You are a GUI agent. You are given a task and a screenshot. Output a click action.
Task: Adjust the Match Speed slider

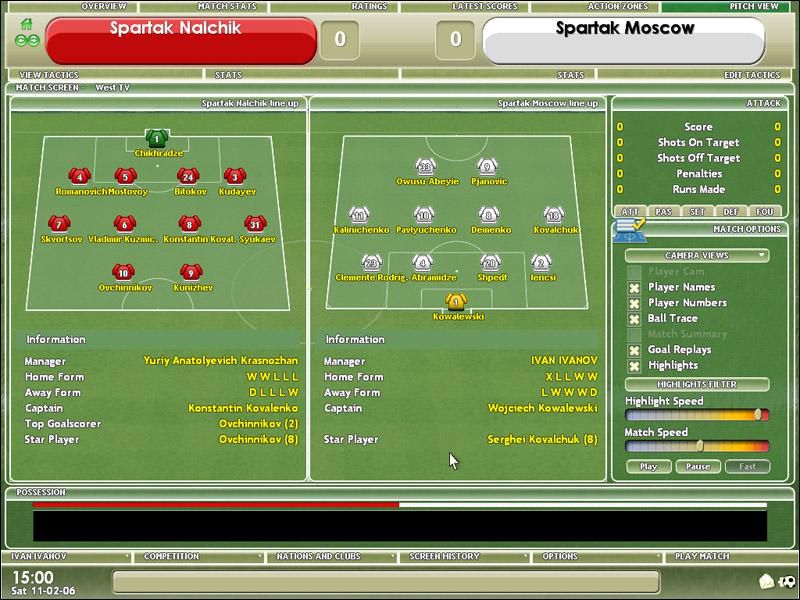(x=700, y=446)
